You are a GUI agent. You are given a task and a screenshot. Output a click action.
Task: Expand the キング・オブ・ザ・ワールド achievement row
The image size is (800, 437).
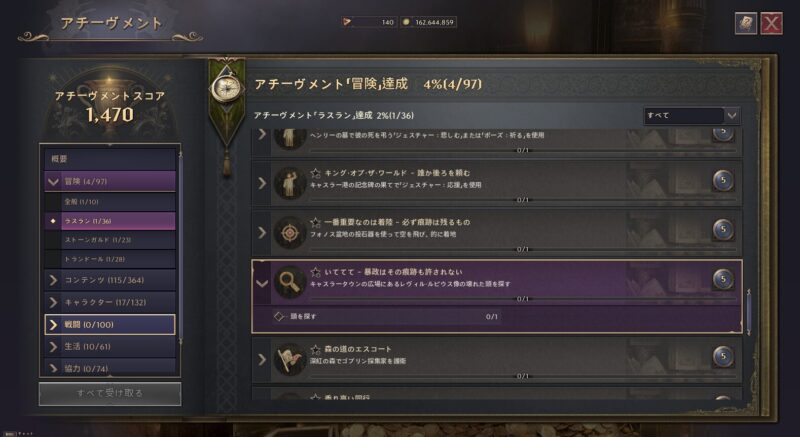click(x=263, y=182)
